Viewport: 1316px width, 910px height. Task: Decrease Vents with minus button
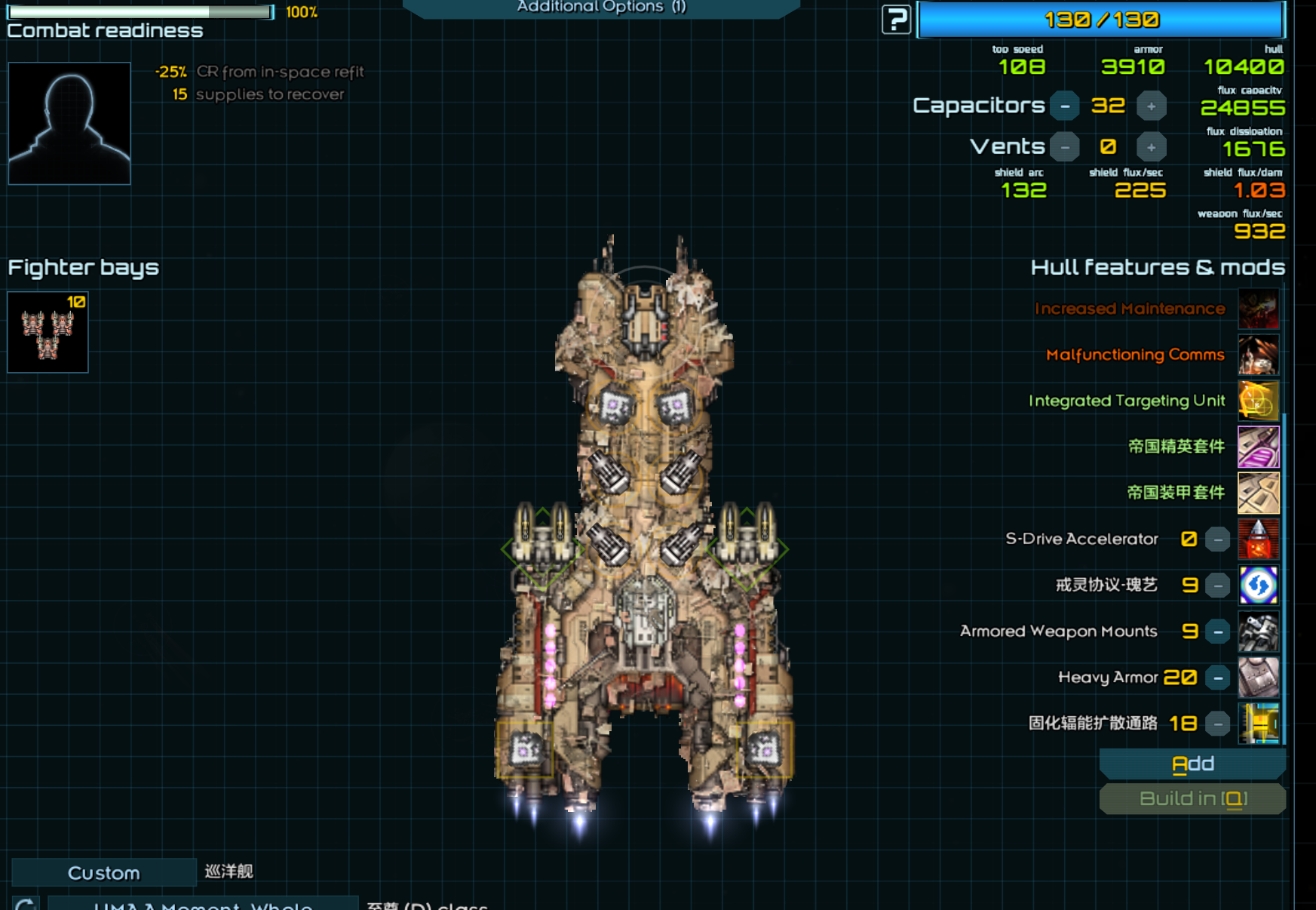click(x=1065, y=147)
